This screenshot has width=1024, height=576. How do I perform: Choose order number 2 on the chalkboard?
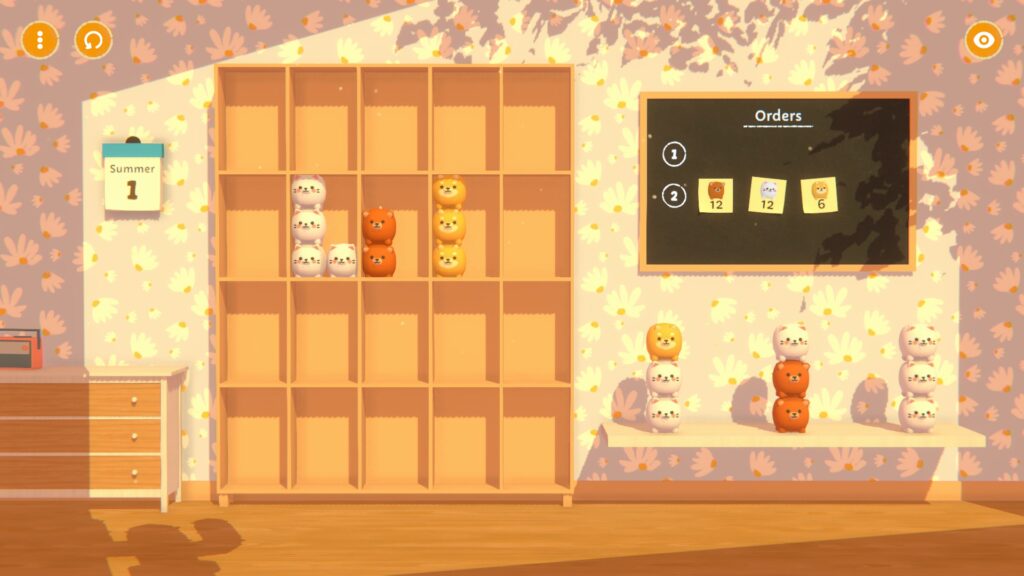tap(675, 195)
